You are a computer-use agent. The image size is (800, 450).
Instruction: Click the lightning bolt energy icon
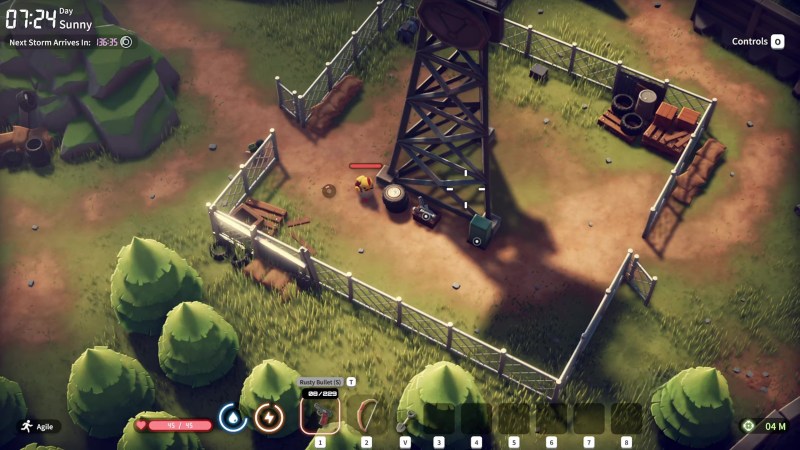pyautogui.click(x=268, y=416)
